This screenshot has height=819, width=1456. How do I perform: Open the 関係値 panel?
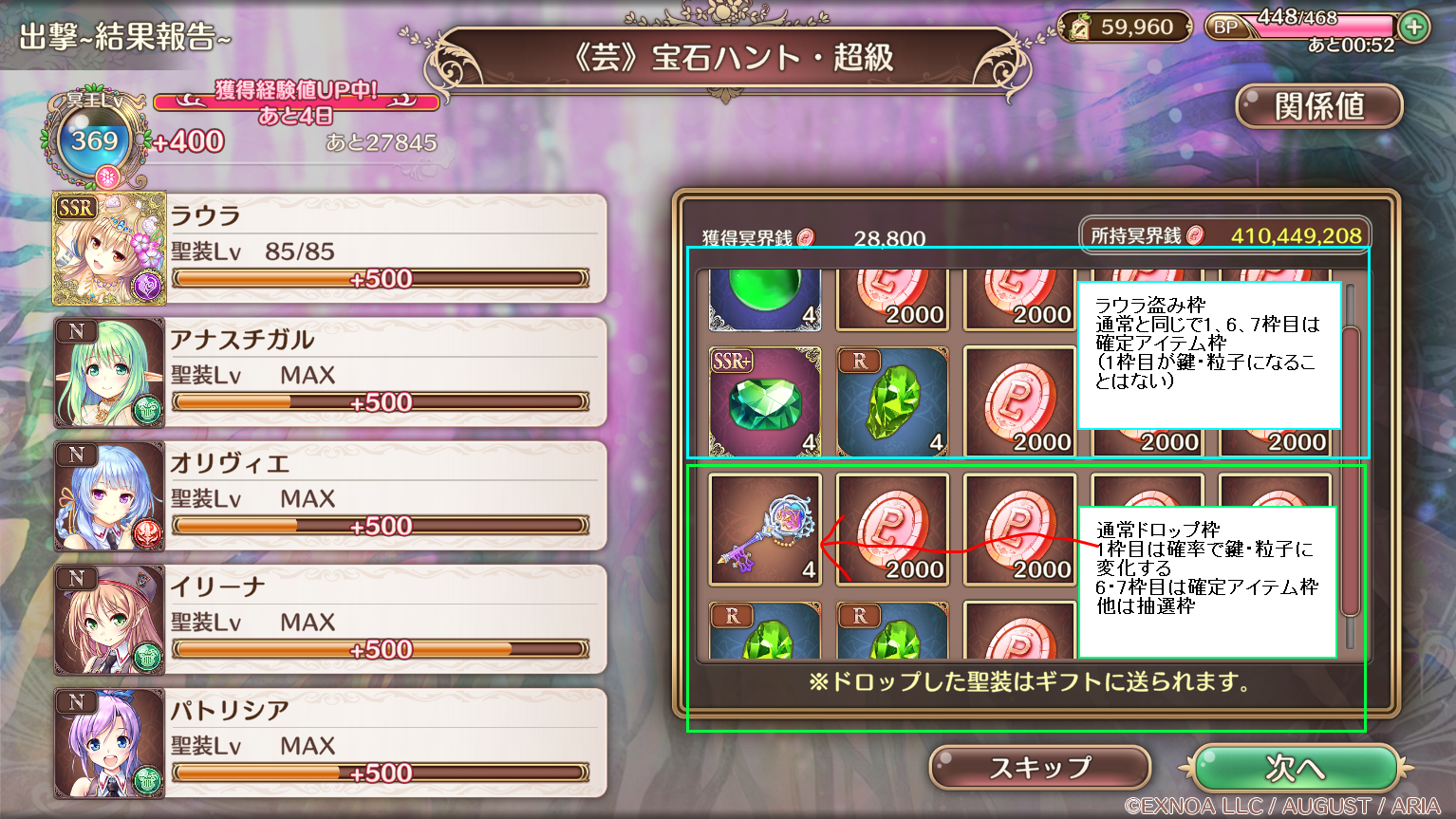click(1317, 106)
